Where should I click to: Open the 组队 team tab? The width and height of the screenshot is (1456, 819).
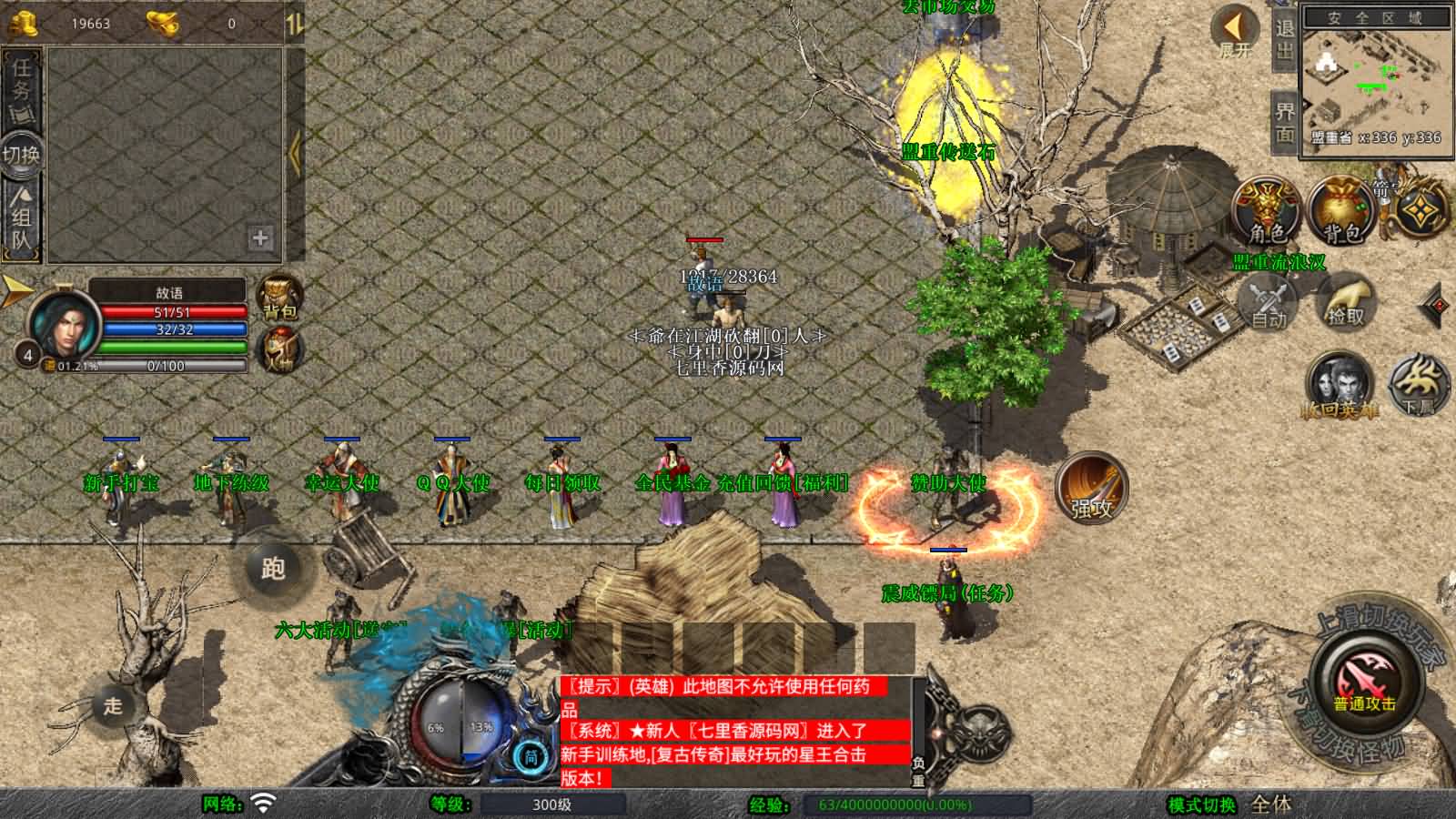(x=21, y=217)
